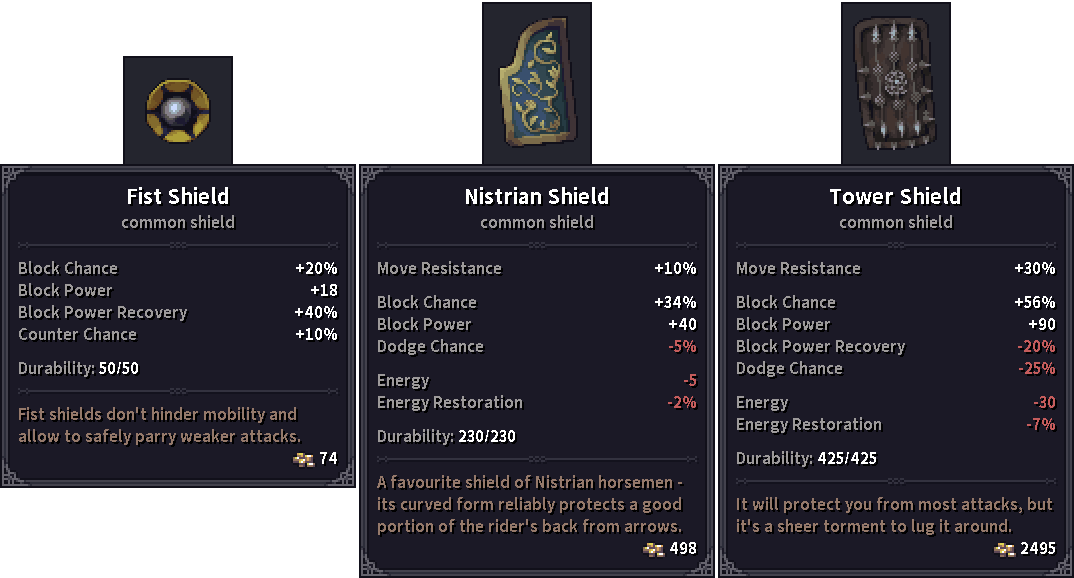Select the Fist Shield item icon

(177, 110)
